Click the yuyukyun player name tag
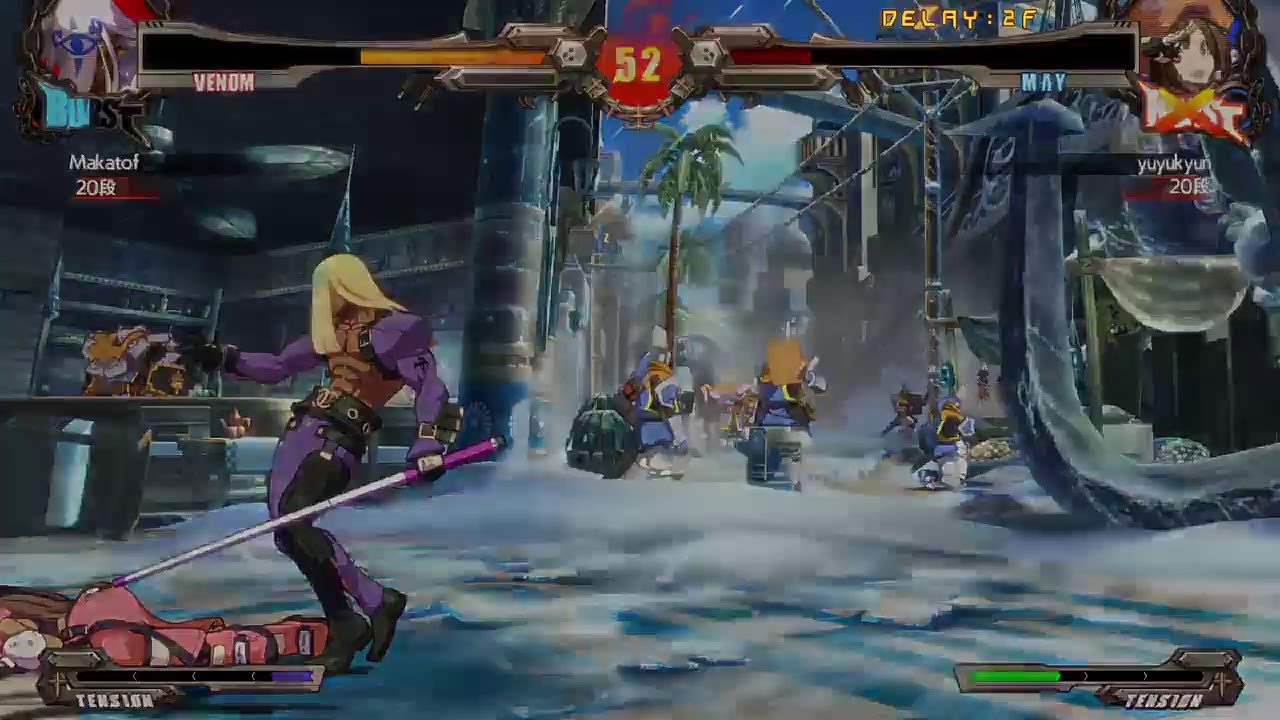 tap(1172, 163)
